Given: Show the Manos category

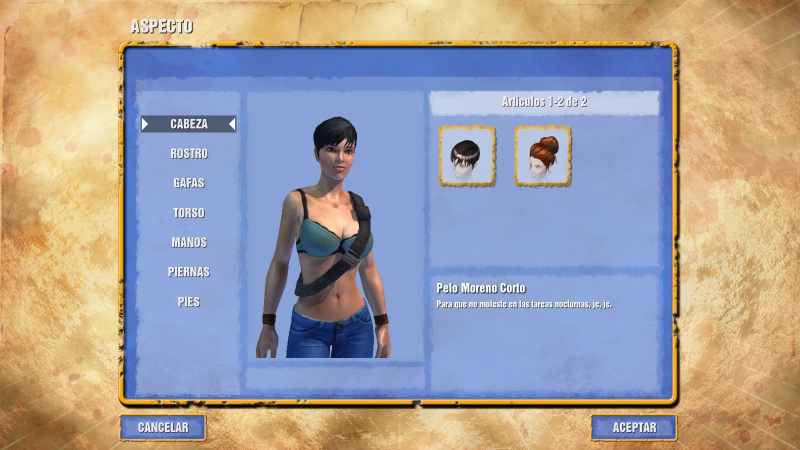Looking at the screenshot, I should 189,242.
